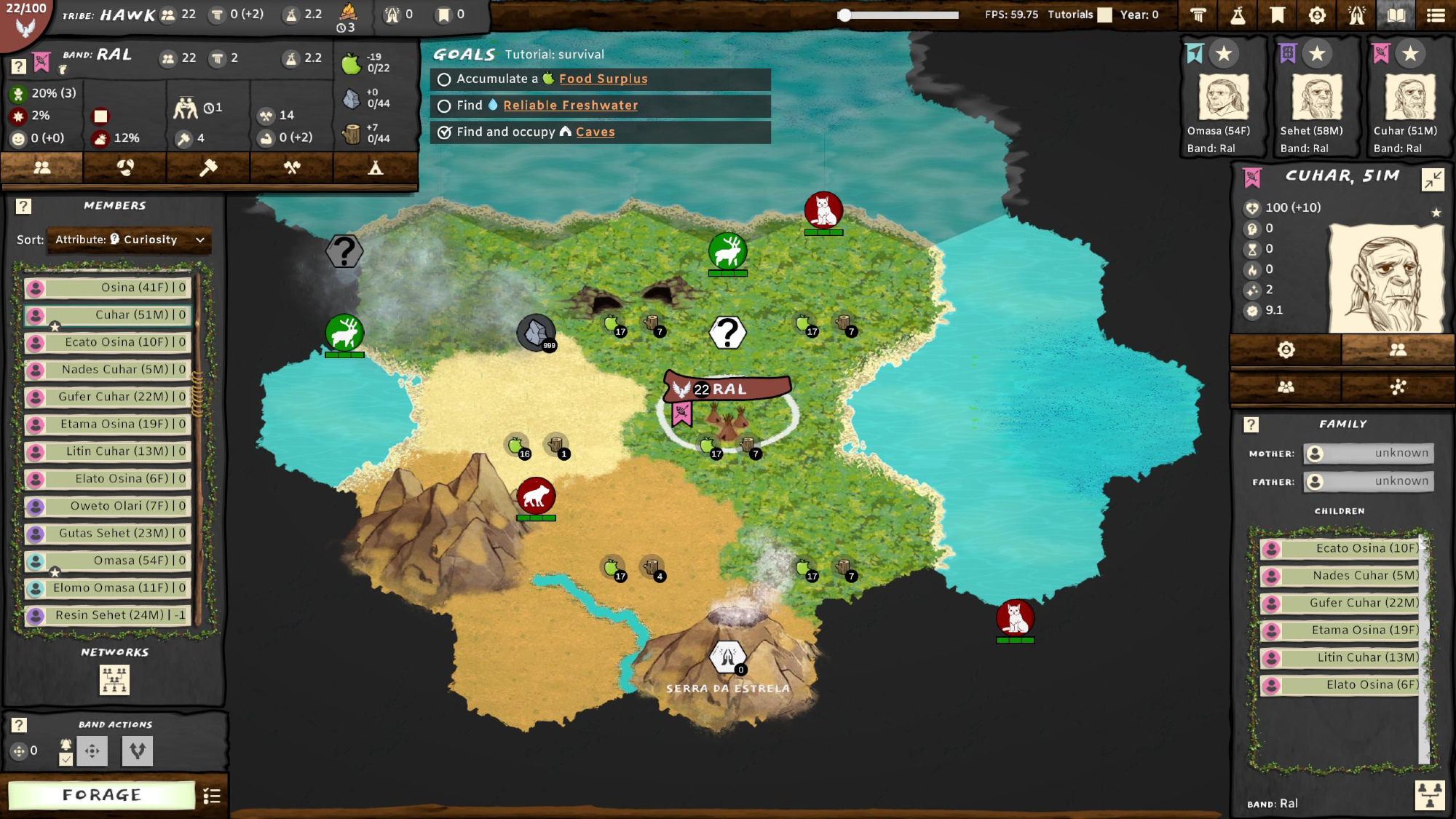Collapse the Cuhar character panel

click(1432, 179)
